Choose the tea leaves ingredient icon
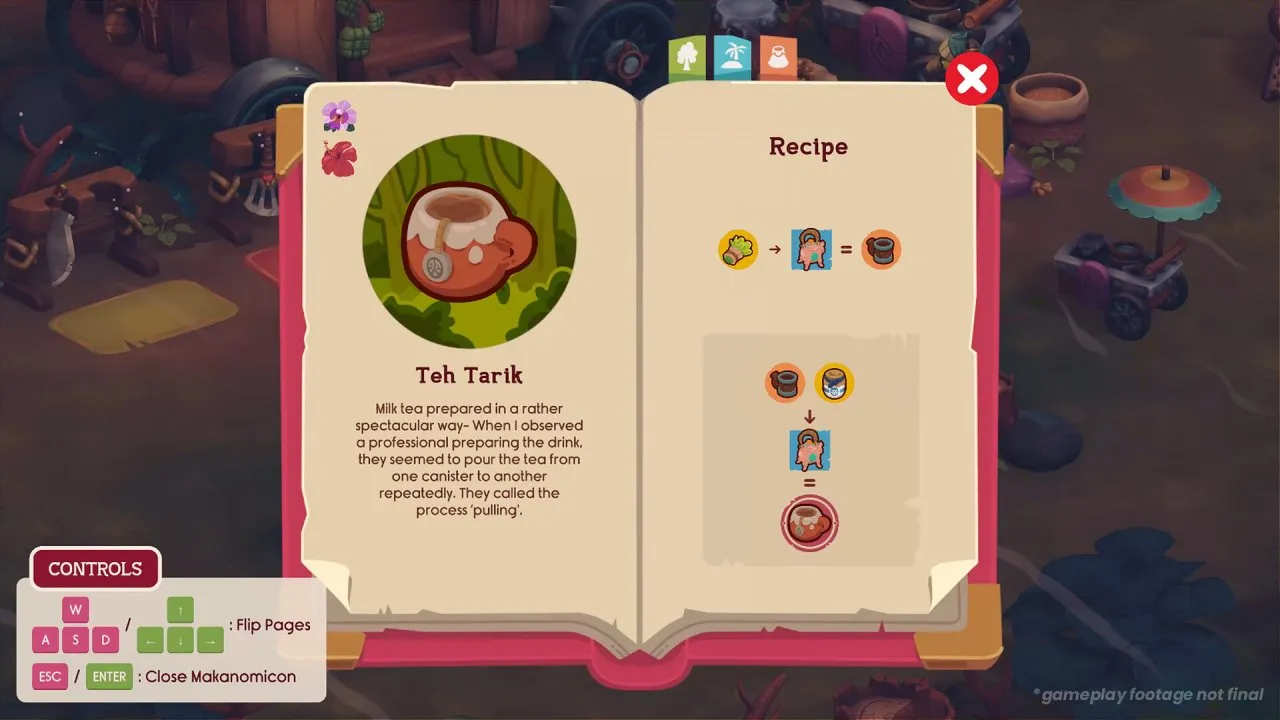 (x=738, y=249)
